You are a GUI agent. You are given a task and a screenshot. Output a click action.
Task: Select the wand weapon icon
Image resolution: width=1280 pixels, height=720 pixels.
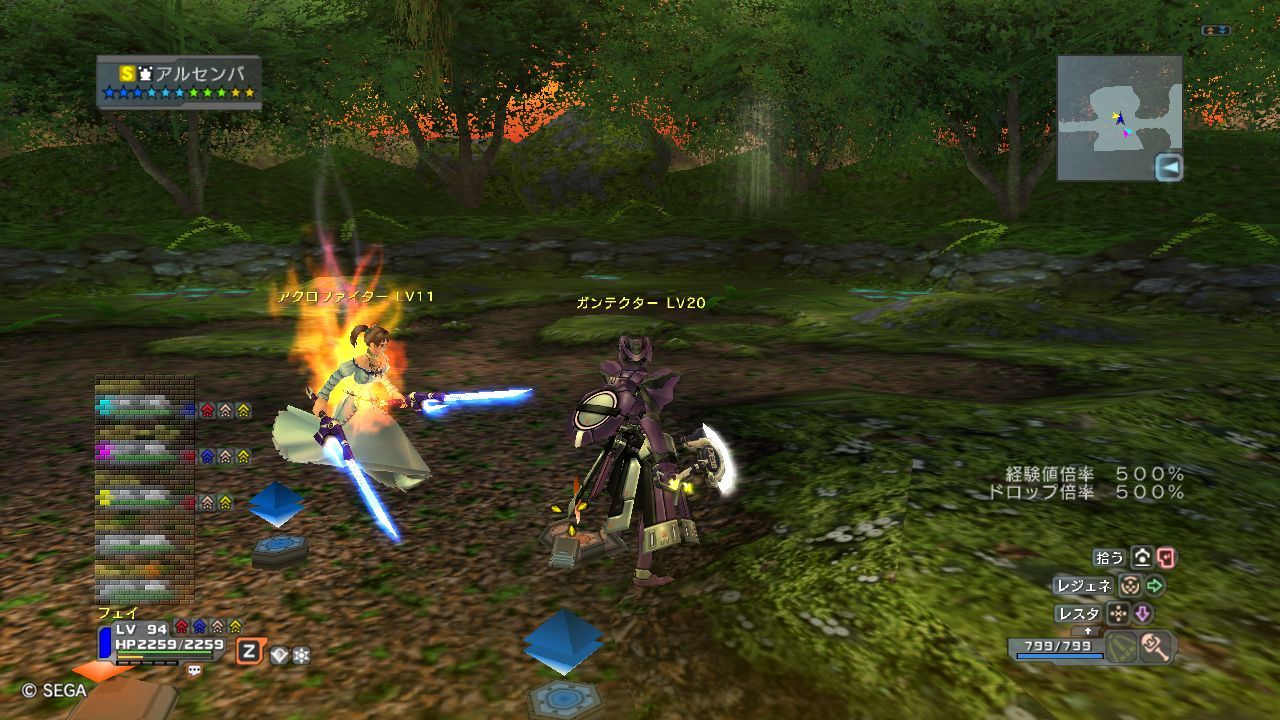pos(1155,647)
